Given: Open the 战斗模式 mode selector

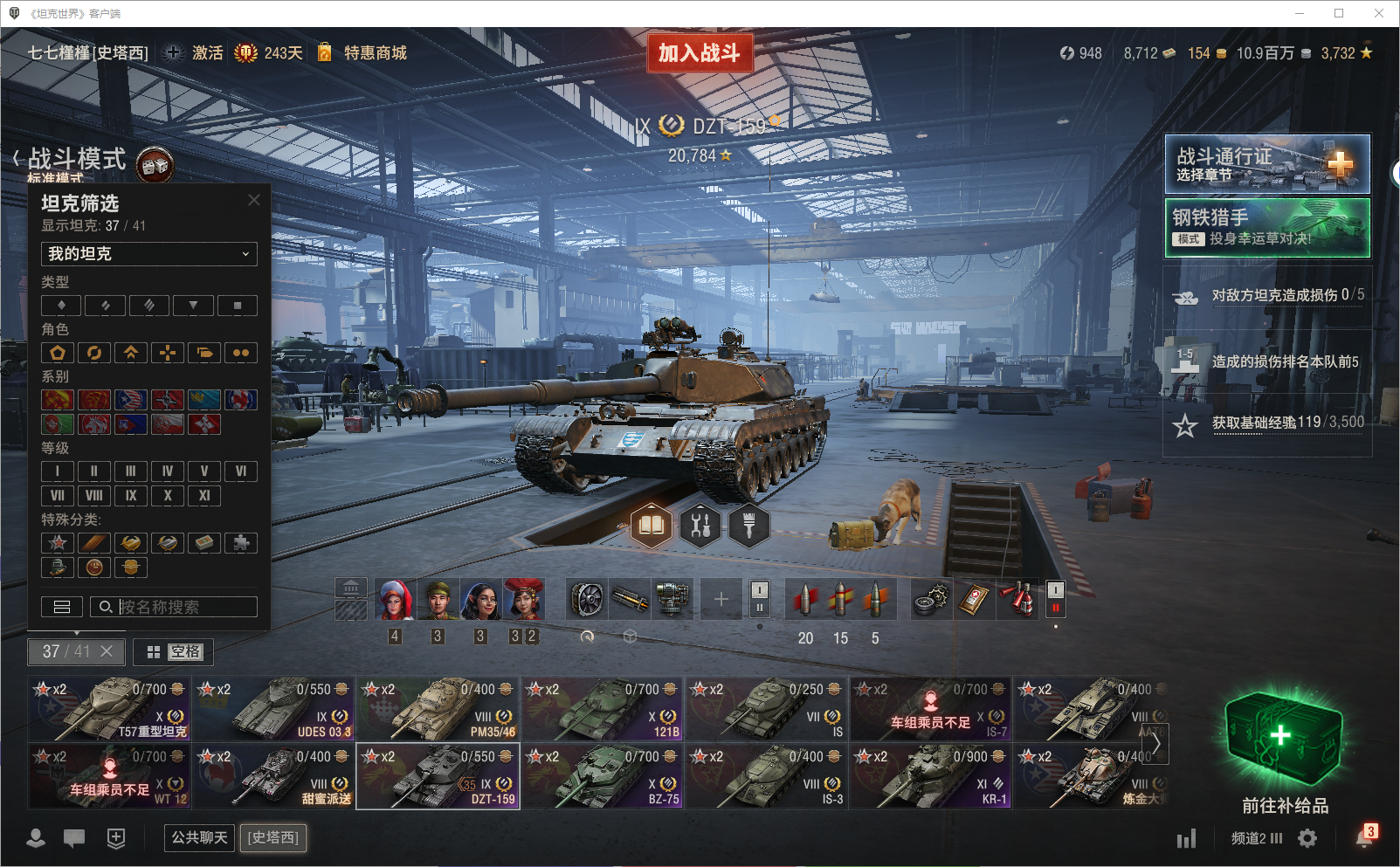Looking at the screenshot, I should pyautogui.click(x=77, y=159).
